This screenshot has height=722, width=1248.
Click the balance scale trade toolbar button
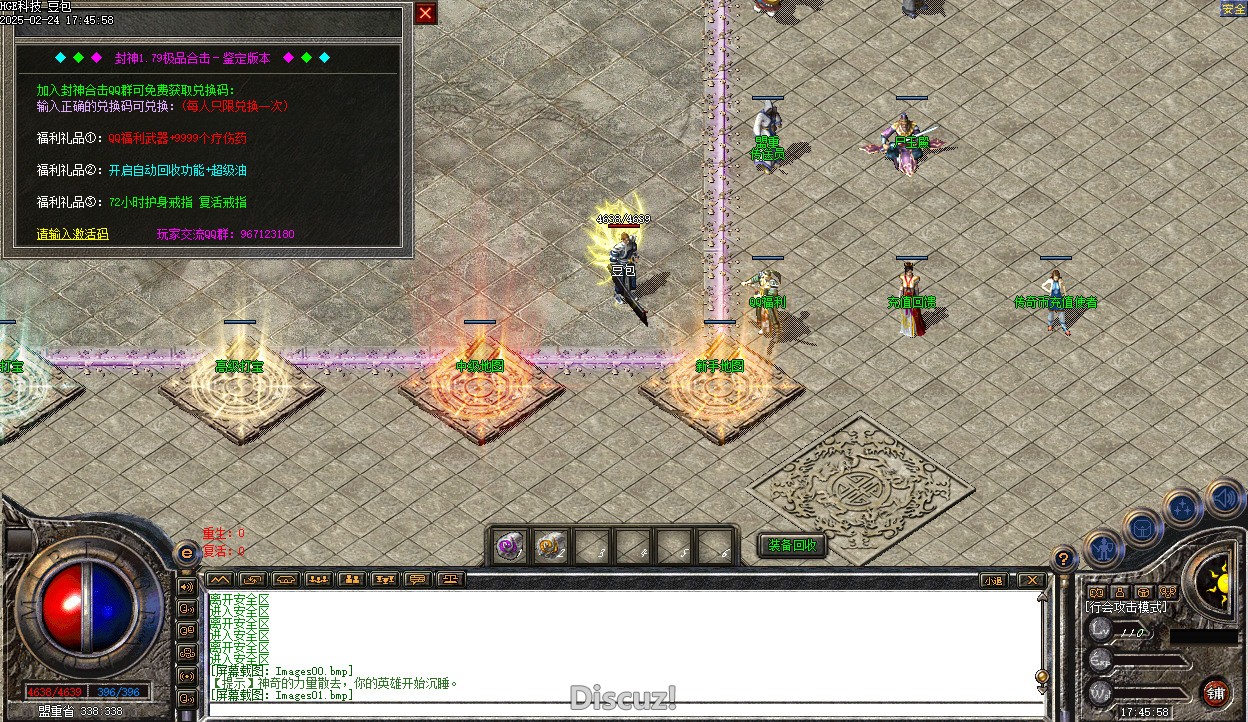tap(451, 579)
